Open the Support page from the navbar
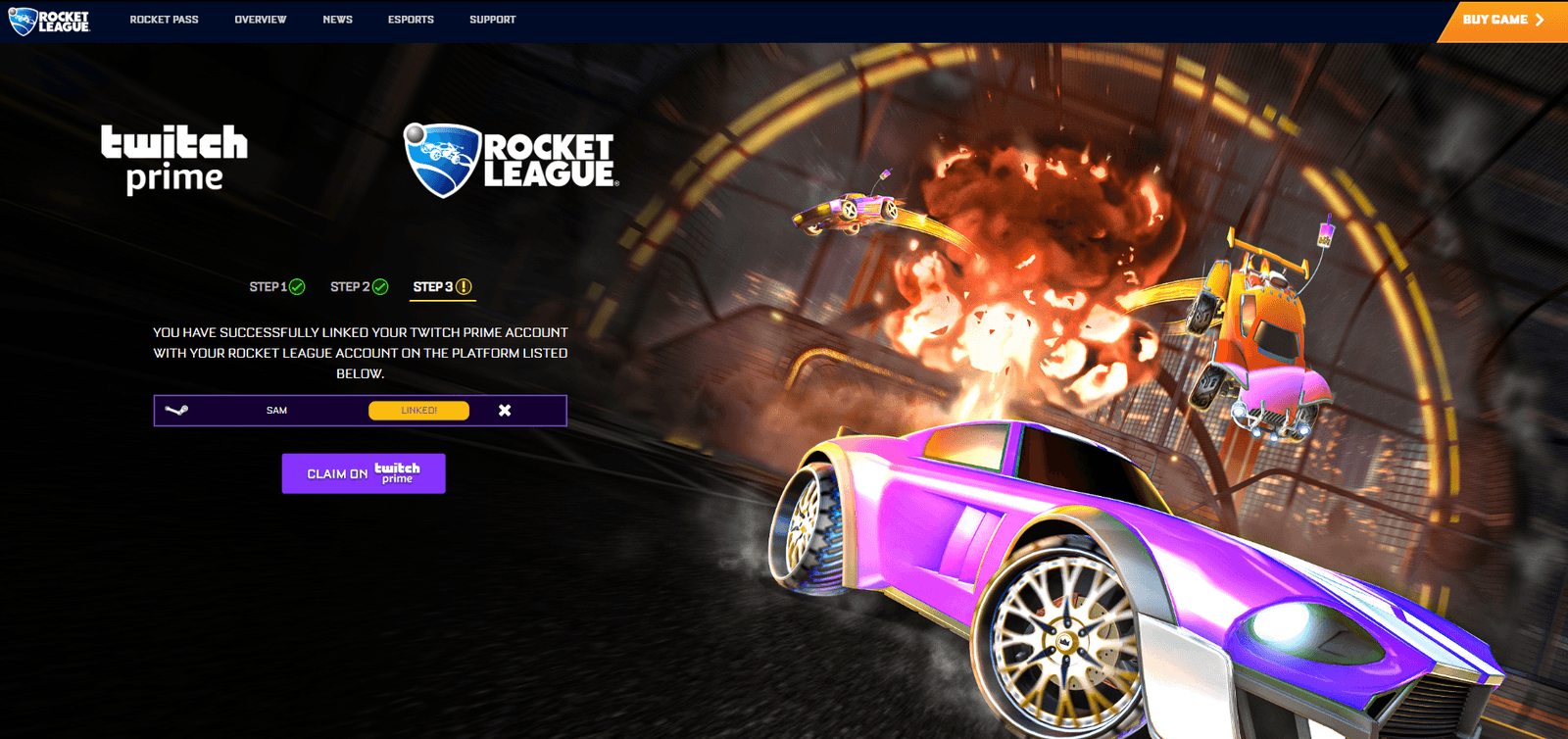The height and width of the screenshot is (739, 1568). [493, 19]
